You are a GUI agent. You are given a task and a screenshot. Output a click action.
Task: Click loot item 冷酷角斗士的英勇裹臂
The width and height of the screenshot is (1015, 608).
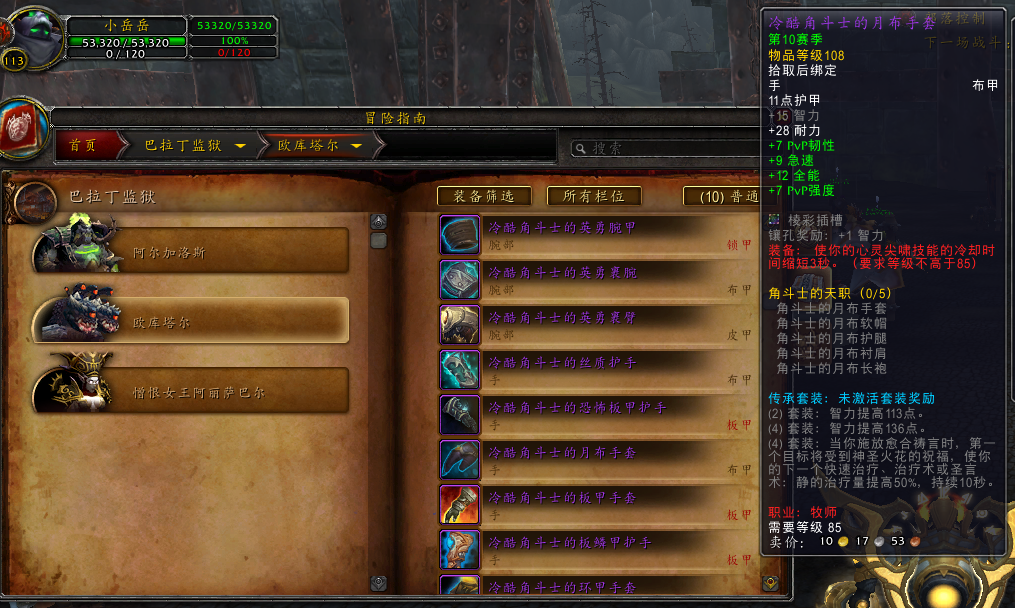pos(597,325)
